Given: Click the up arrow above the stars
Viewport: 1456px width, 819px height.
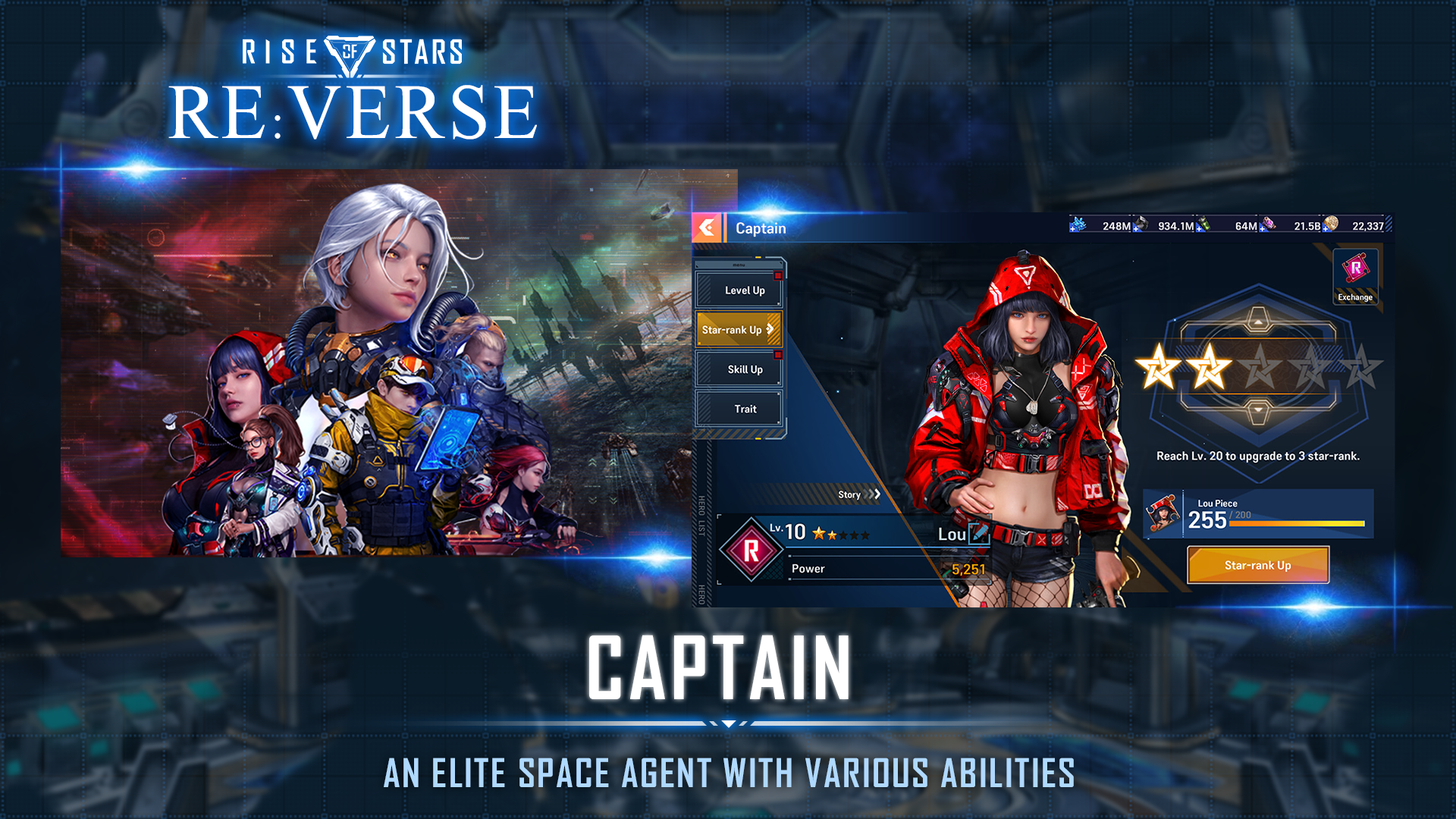Looking at the screenshot, I should point(1258,322).
